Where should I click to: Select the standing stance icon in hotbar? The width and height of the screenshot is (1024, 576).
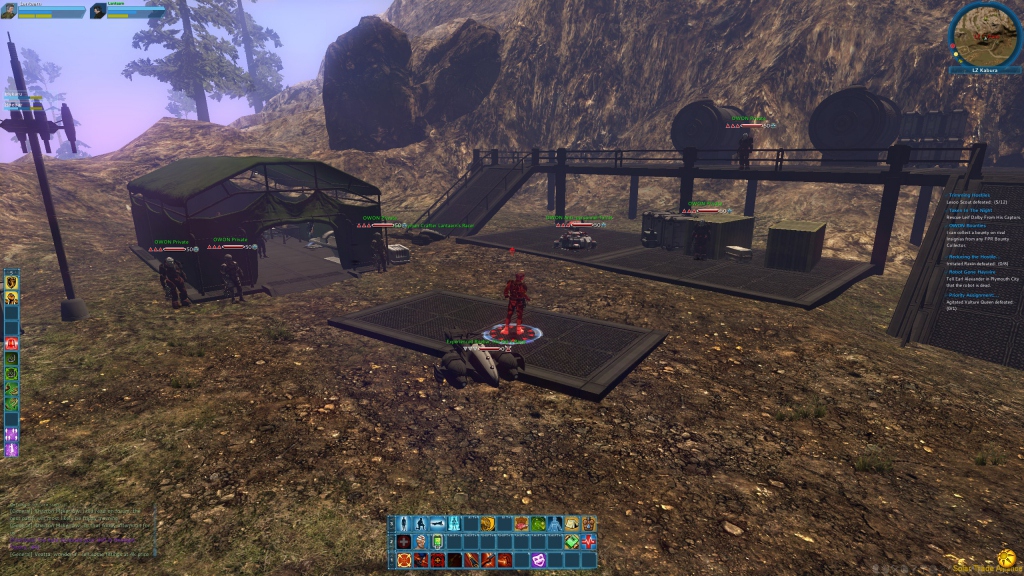click(x=404, y=524)
